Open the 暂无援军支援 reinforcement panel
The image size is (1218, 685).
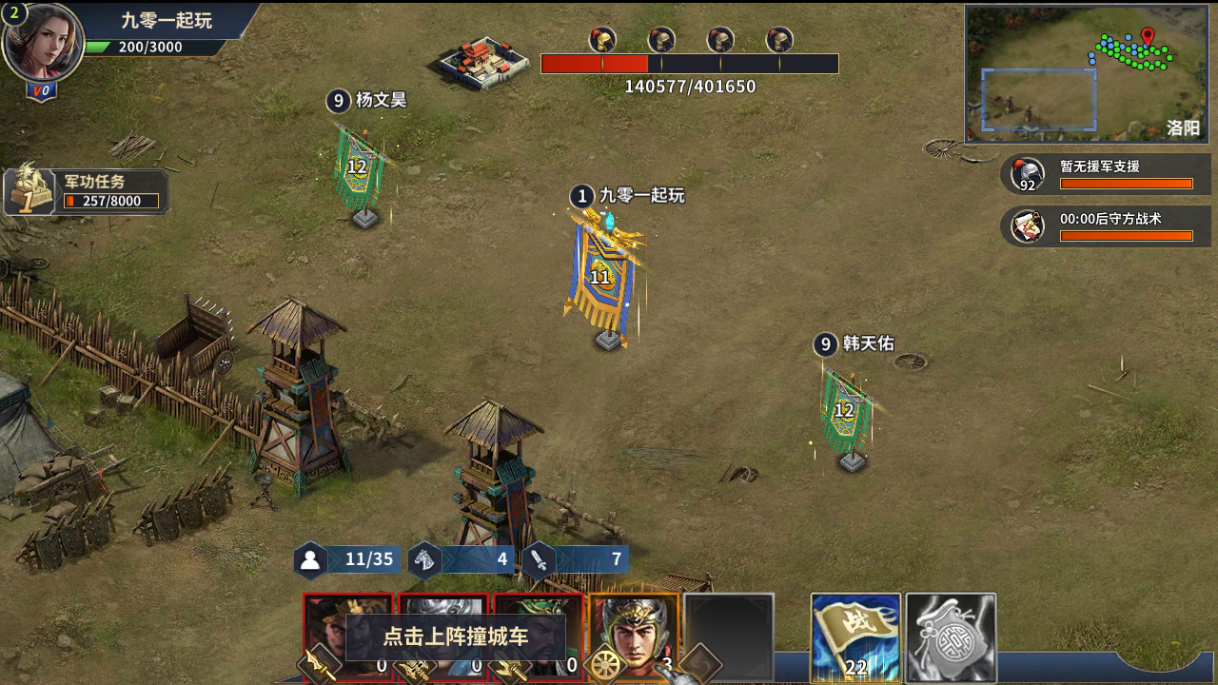1106,174
